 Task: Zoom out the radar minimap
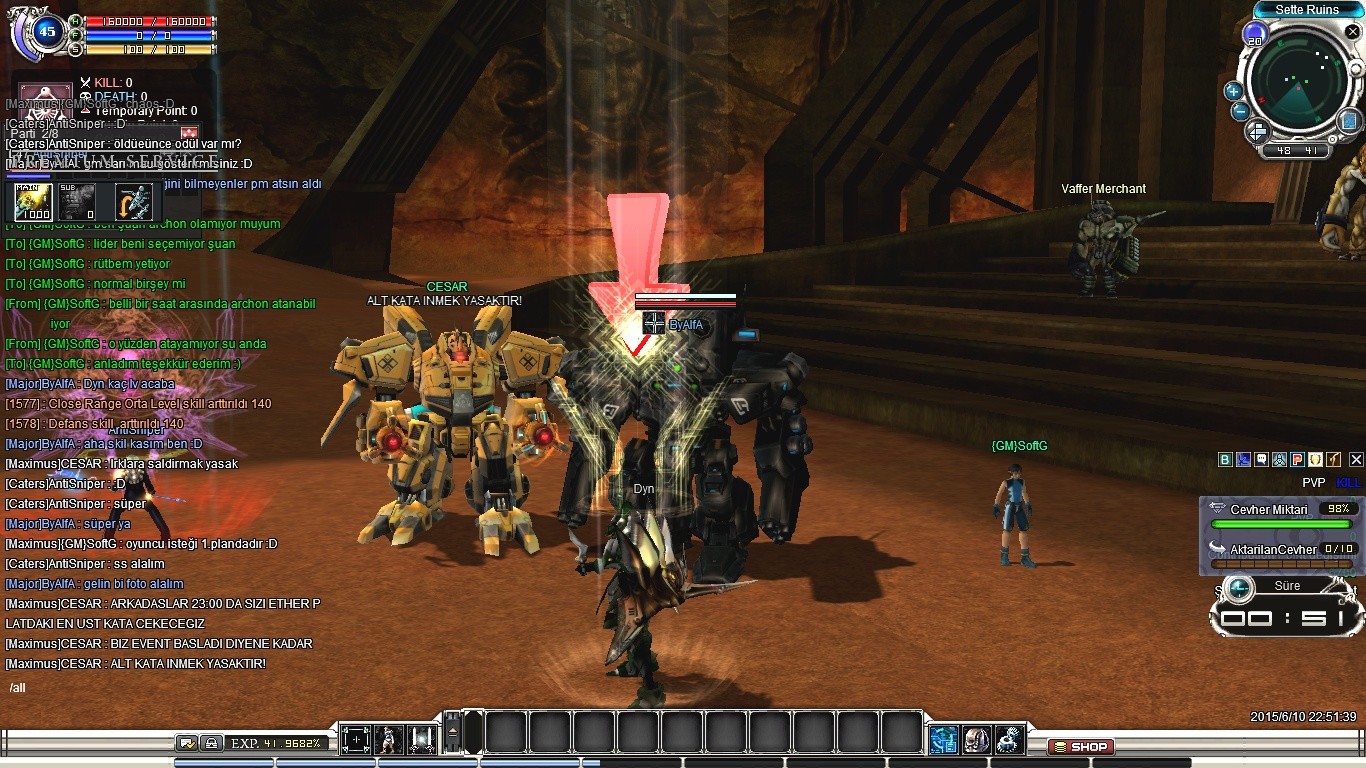pos(1240,111)
